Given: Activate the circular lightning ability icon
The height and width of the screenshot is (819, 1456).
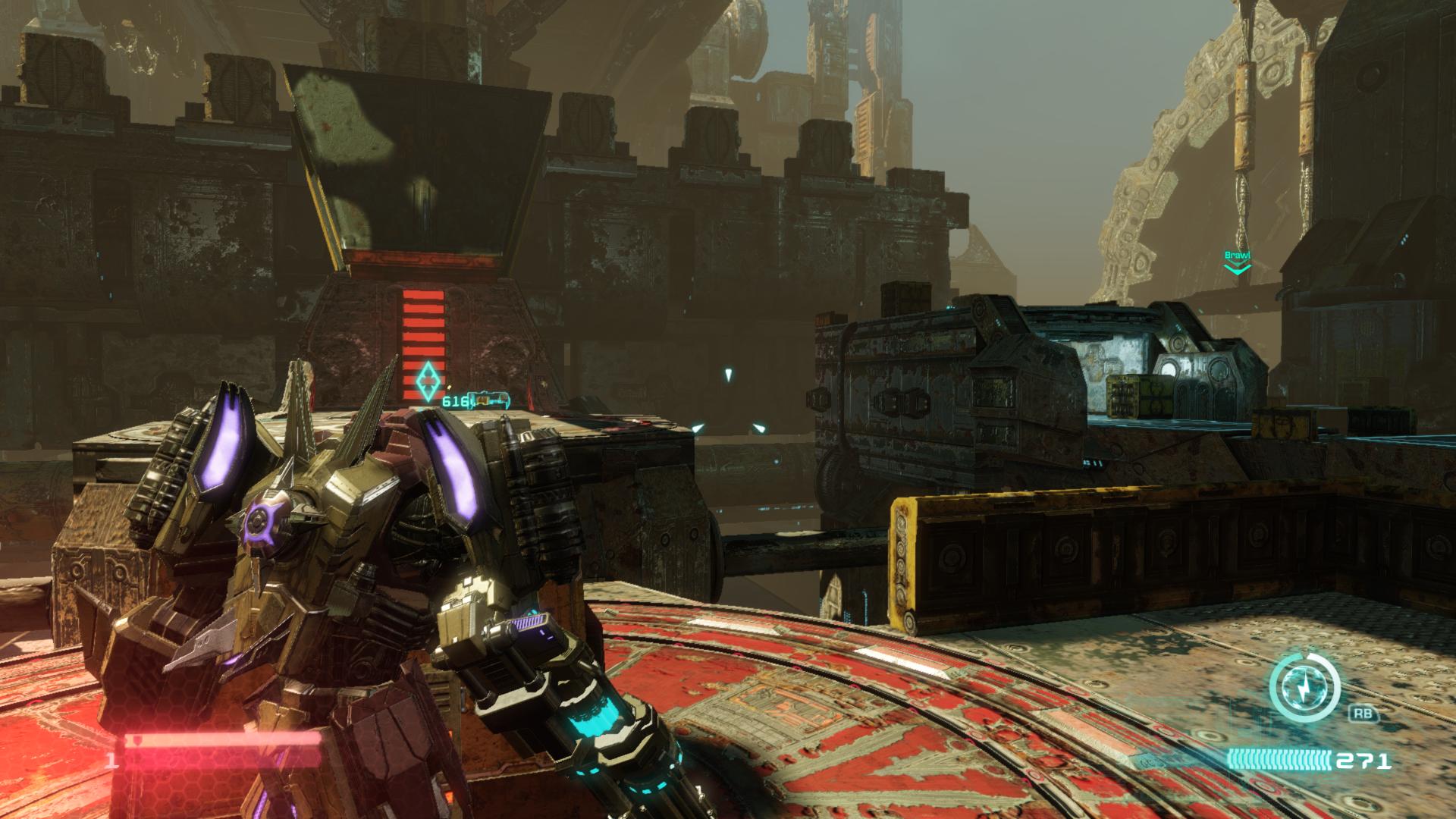Looking at the screenshot, I should (1304, 688).
